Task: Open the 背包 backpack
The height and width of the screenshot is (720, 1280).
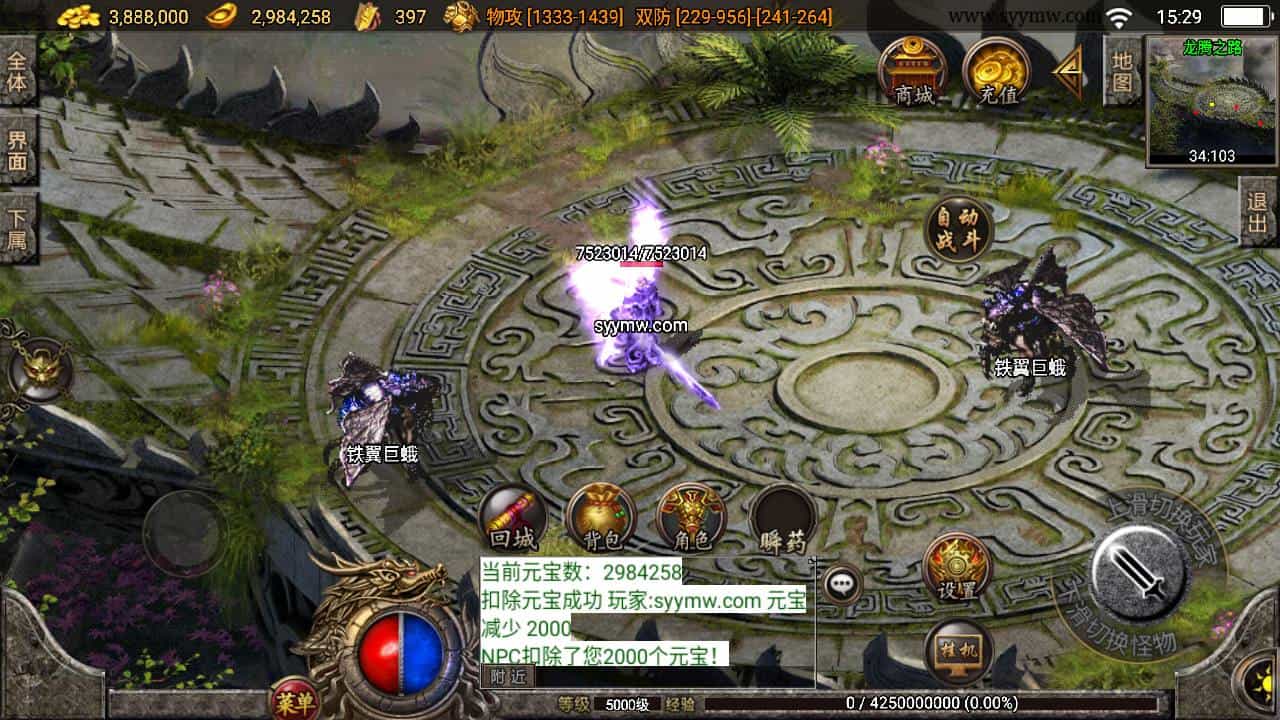Action: (x=599, y=518)
